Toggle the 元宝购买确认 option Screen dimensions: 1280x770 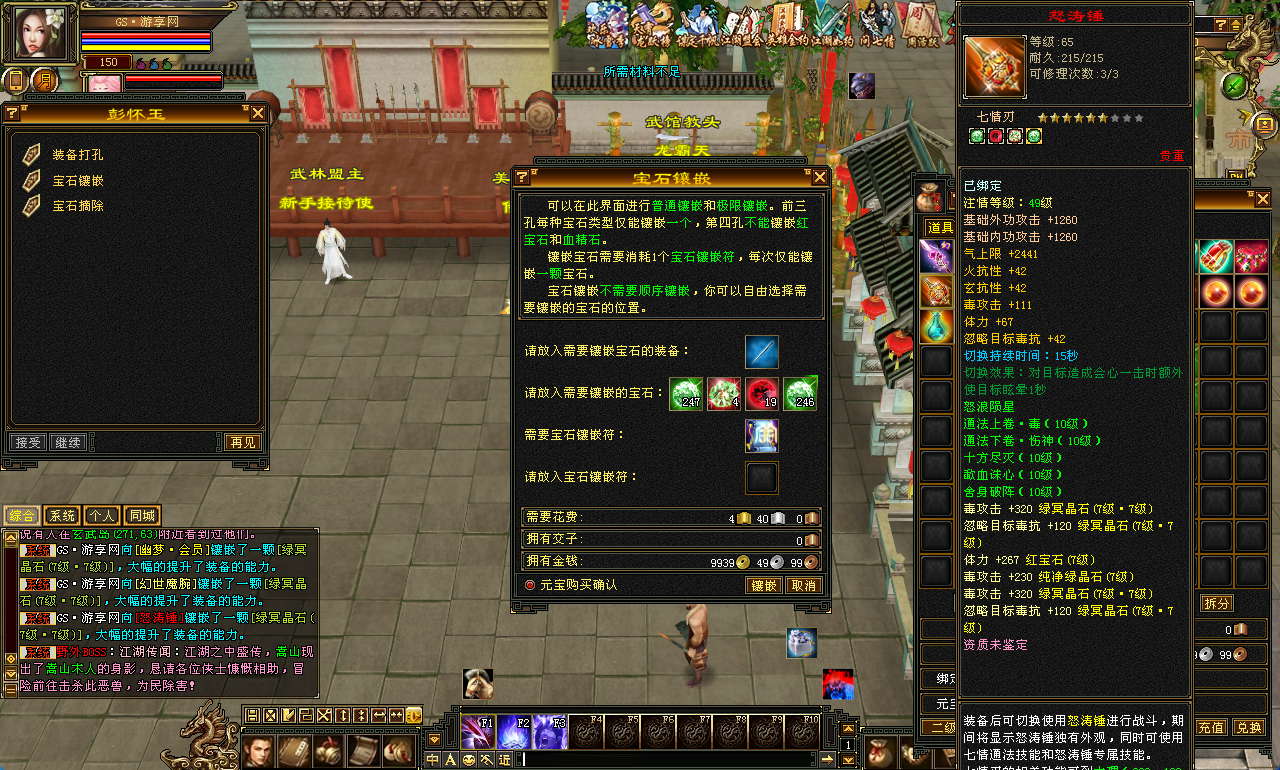coord(531,585)
